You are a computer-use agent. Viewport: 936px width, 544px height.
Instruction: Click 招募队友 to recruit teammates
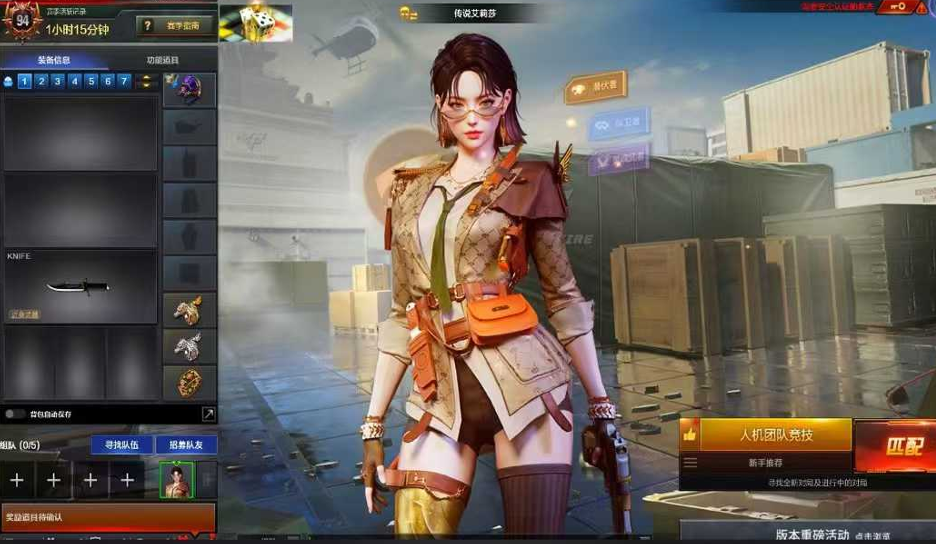[185, 444]
